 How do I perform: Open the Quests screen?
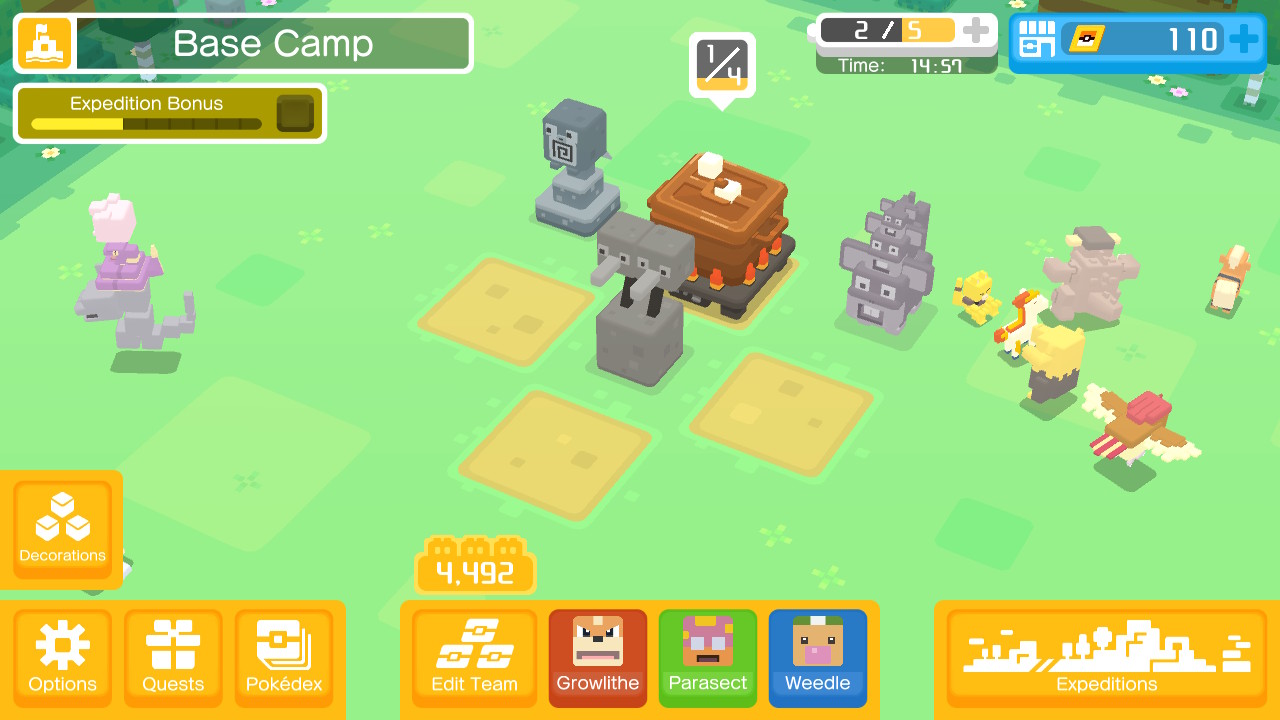[172, 655]
